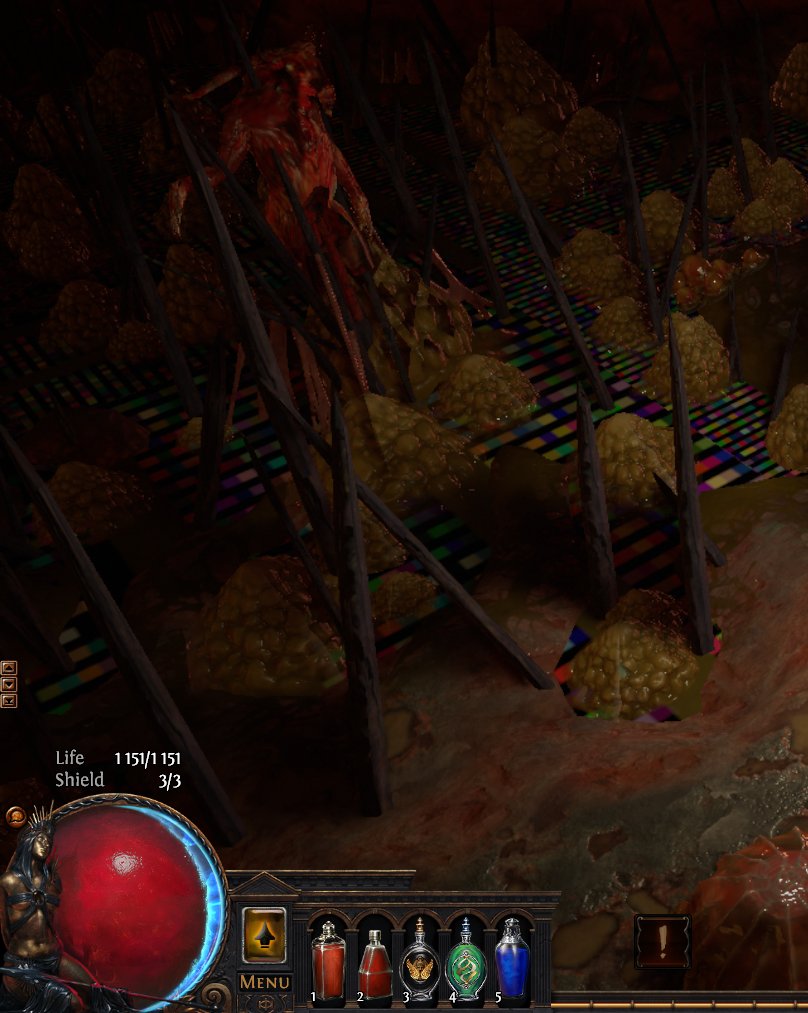The height and width of the screenshot is (1013, 808).
Task: Drink the blue mana flask in slot 5
Action: point(510,962)
